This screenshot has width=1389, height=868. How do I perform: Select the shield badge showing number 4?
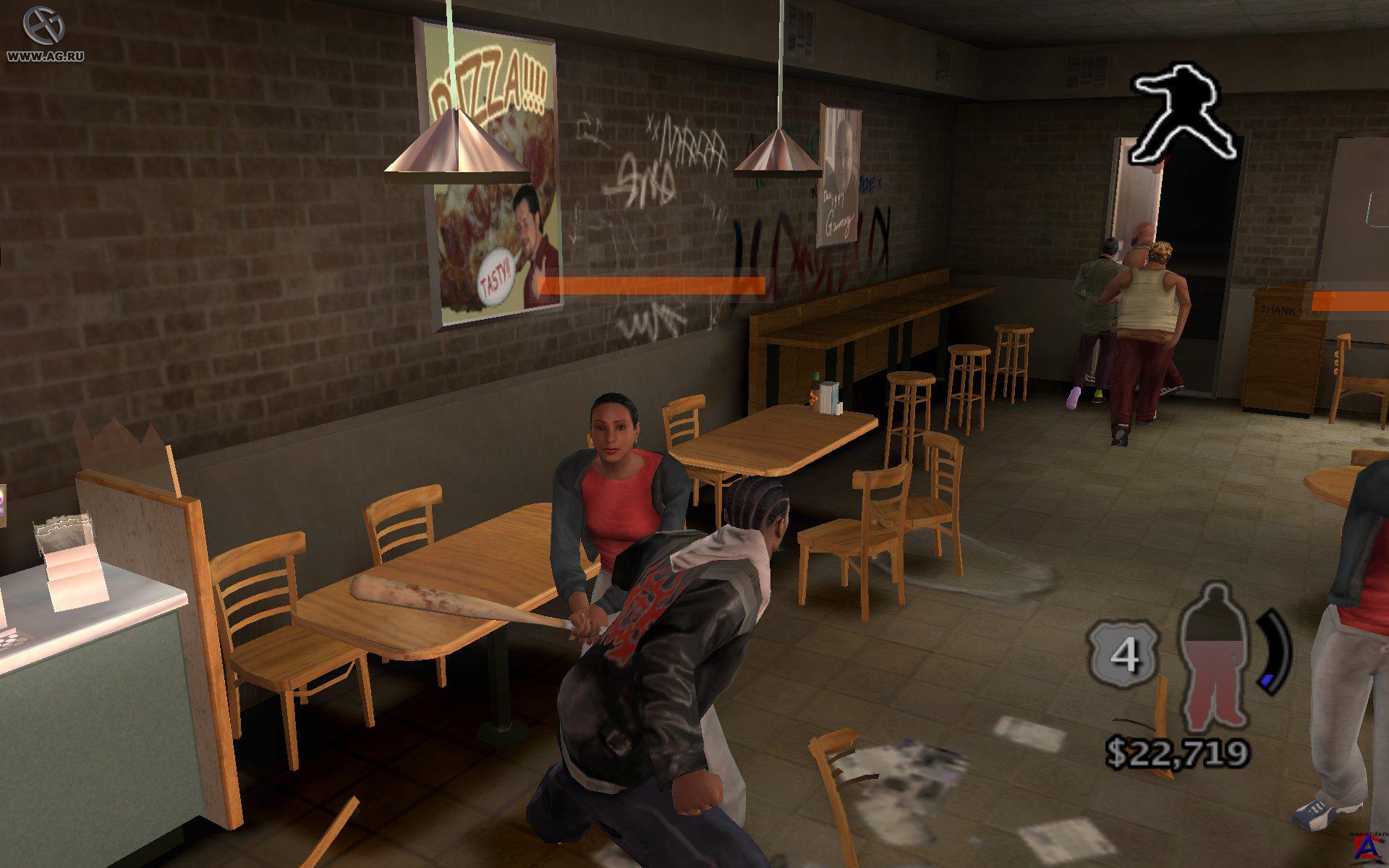[1123, 655]
